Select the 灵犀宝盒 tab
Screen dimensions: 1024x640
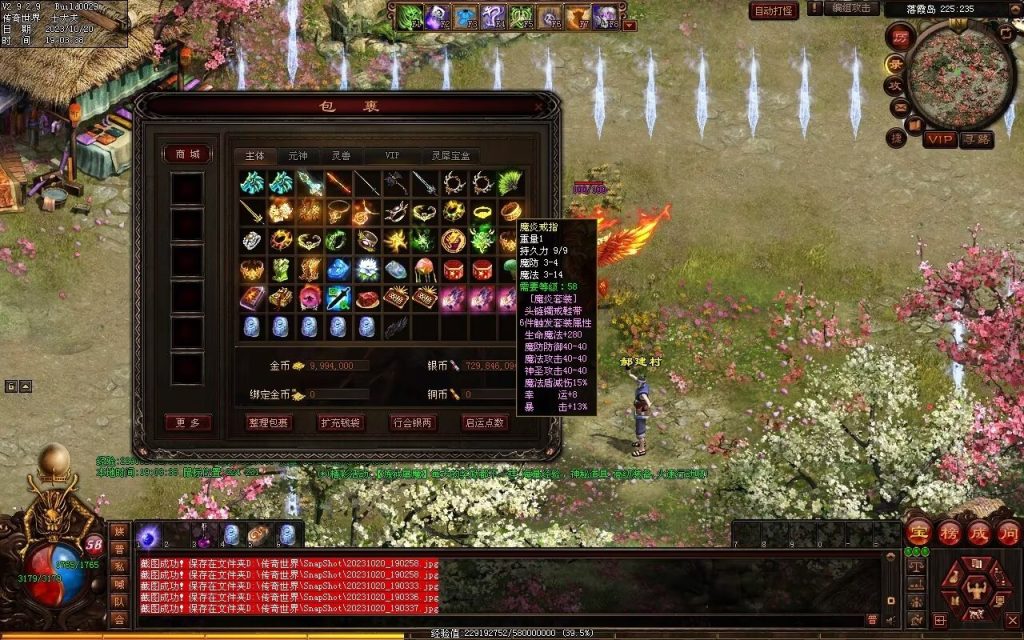(x=450, y=156)
